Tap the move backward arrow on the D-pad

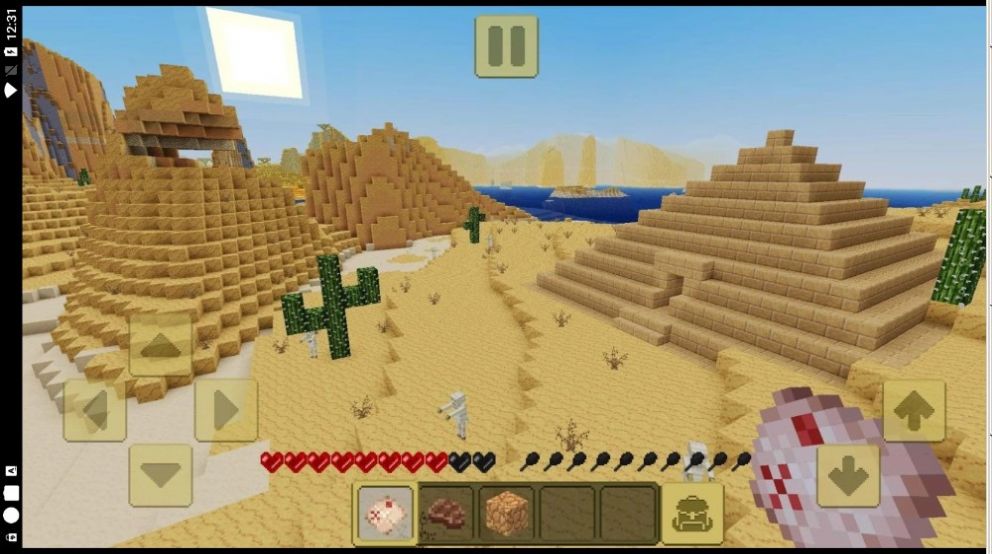click(160, 475)
